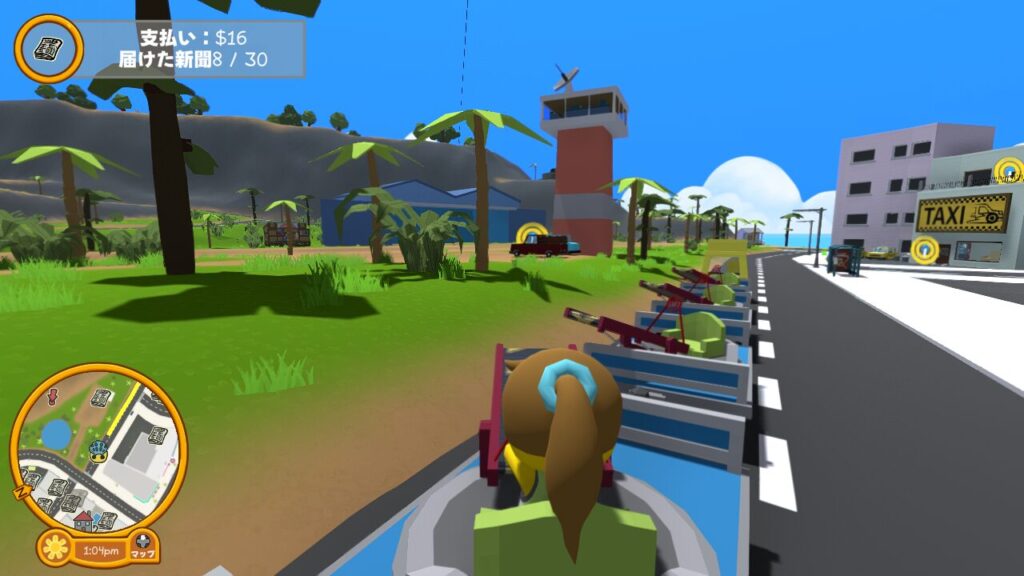Select the house marker on the minimap
This screenshot has width=1024, height=576.
[85, 519]
